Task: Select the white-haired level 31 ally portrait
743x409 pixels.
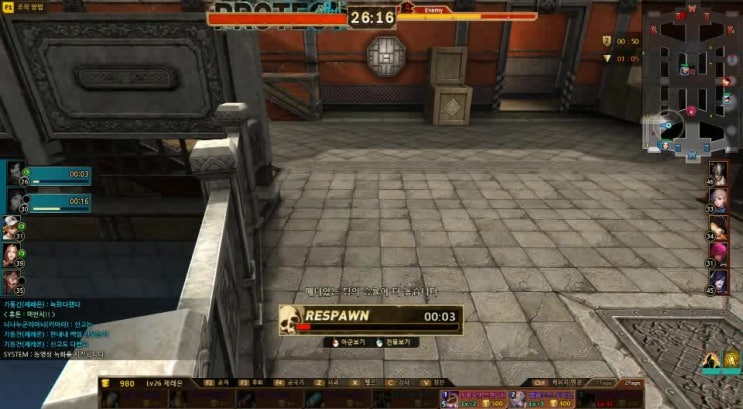Action: (x=11, y=227)
